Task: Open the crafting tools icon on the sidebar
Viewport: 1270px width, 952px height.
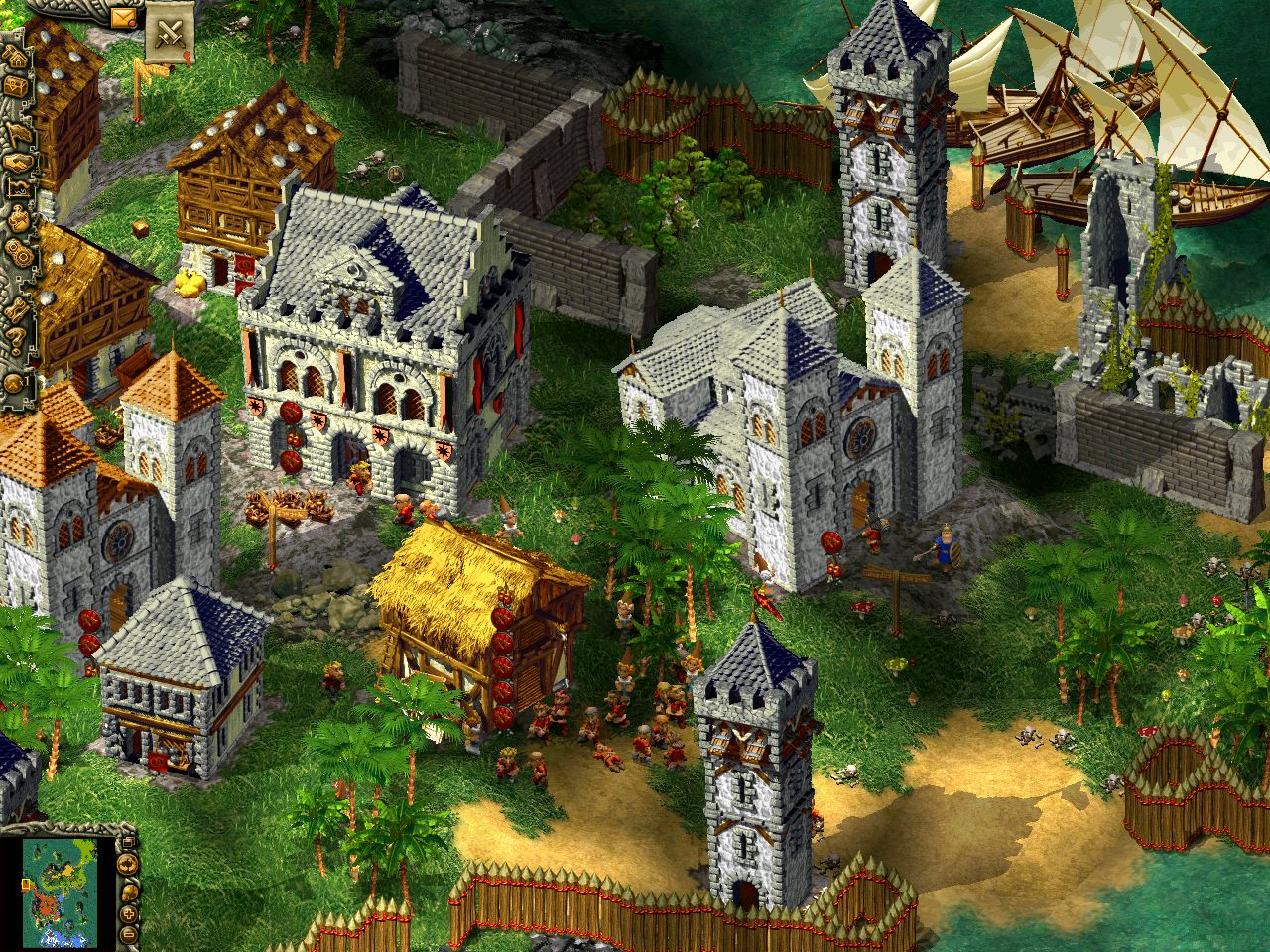Action: 15,307
